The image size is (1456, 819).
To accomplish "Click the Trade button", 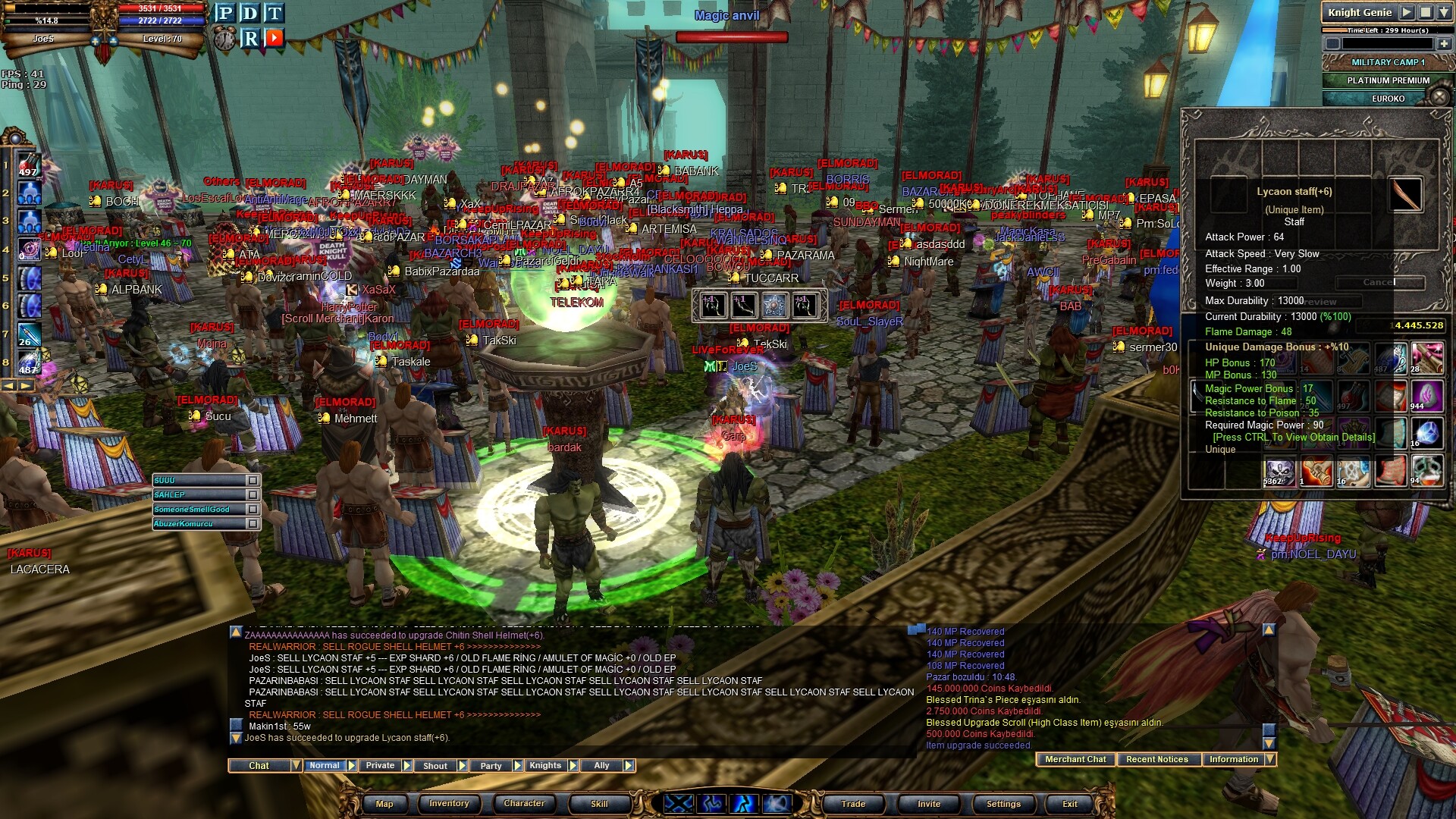I will (853, 804).
